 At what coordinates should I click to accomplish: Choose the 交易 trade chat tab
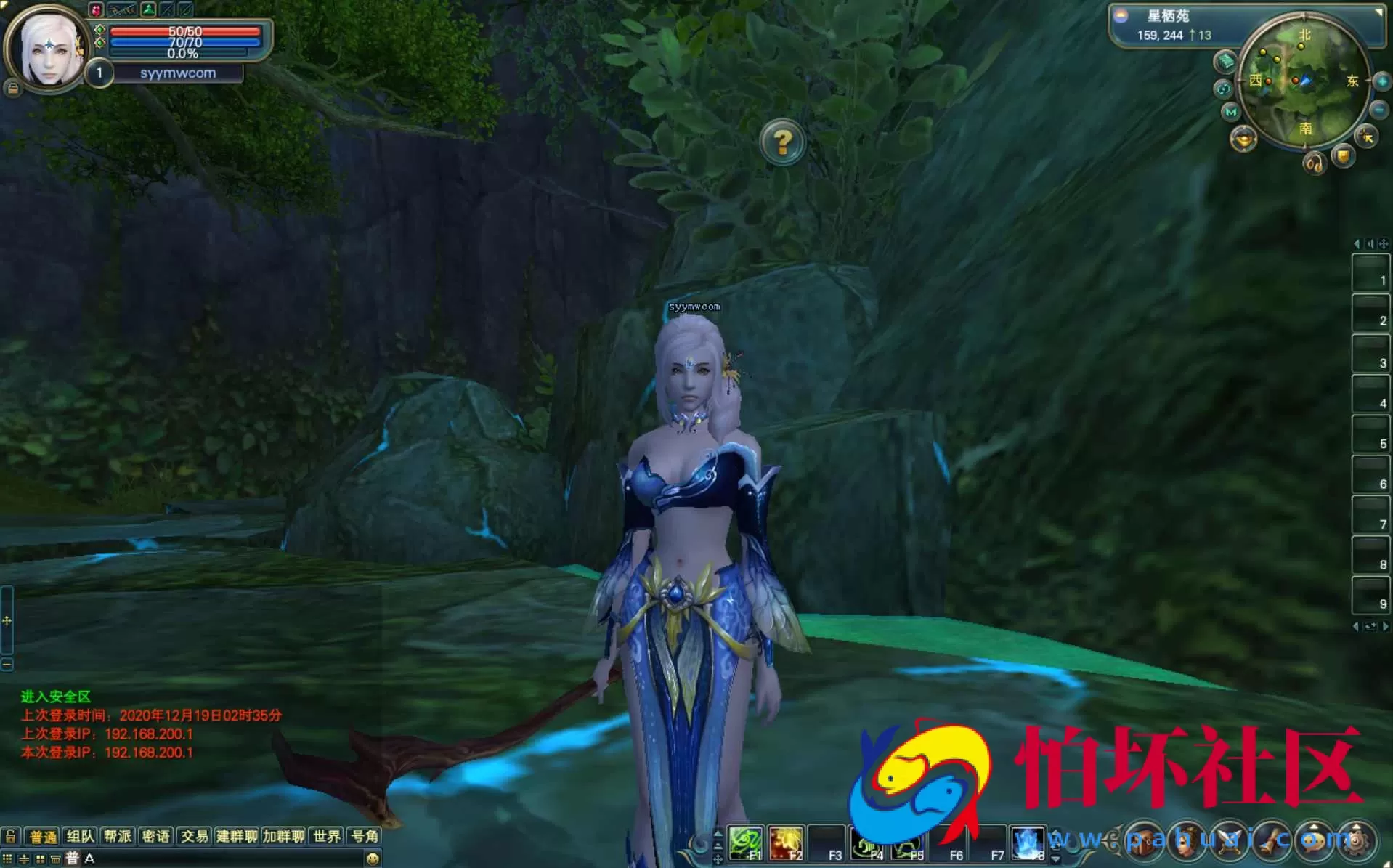(x=194, y=836)
